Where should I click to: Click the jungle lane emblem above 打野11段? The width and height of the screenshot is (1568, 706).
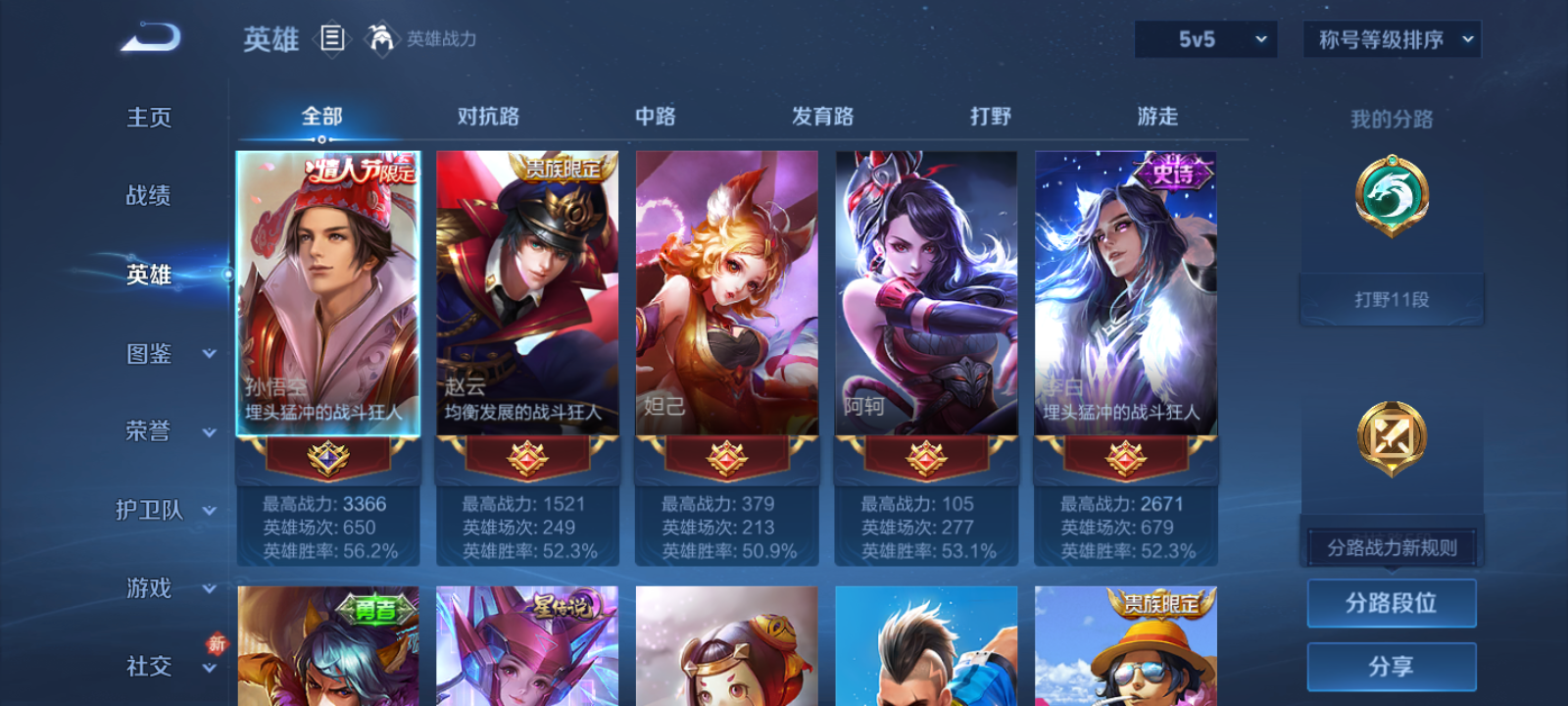coord(1391,196)
